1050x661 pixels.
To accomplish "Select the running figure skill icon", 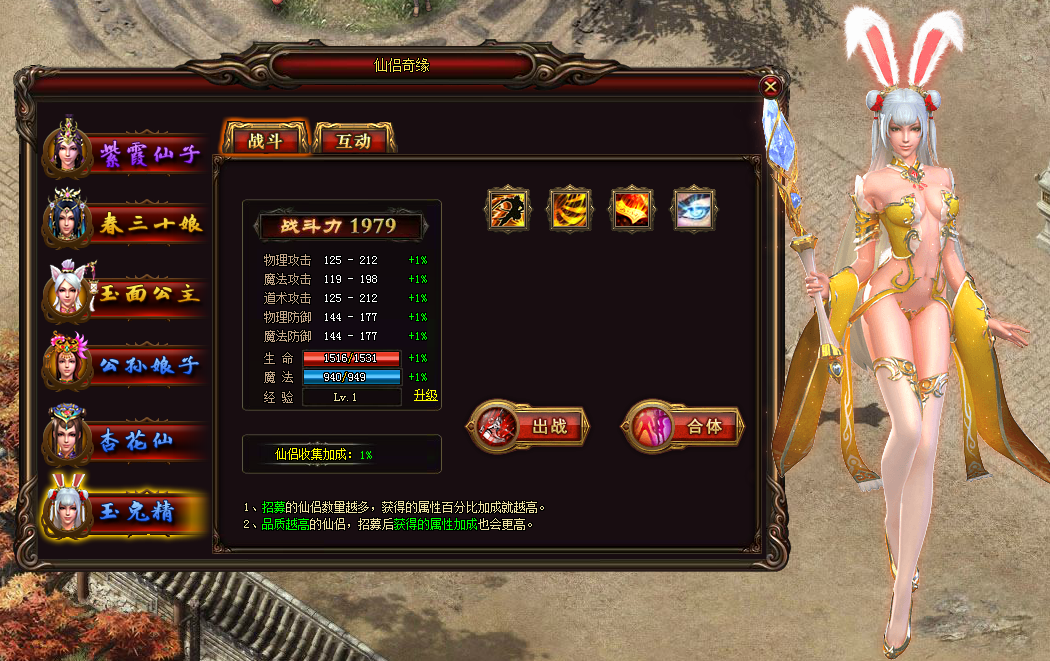I will pos(508,209).
